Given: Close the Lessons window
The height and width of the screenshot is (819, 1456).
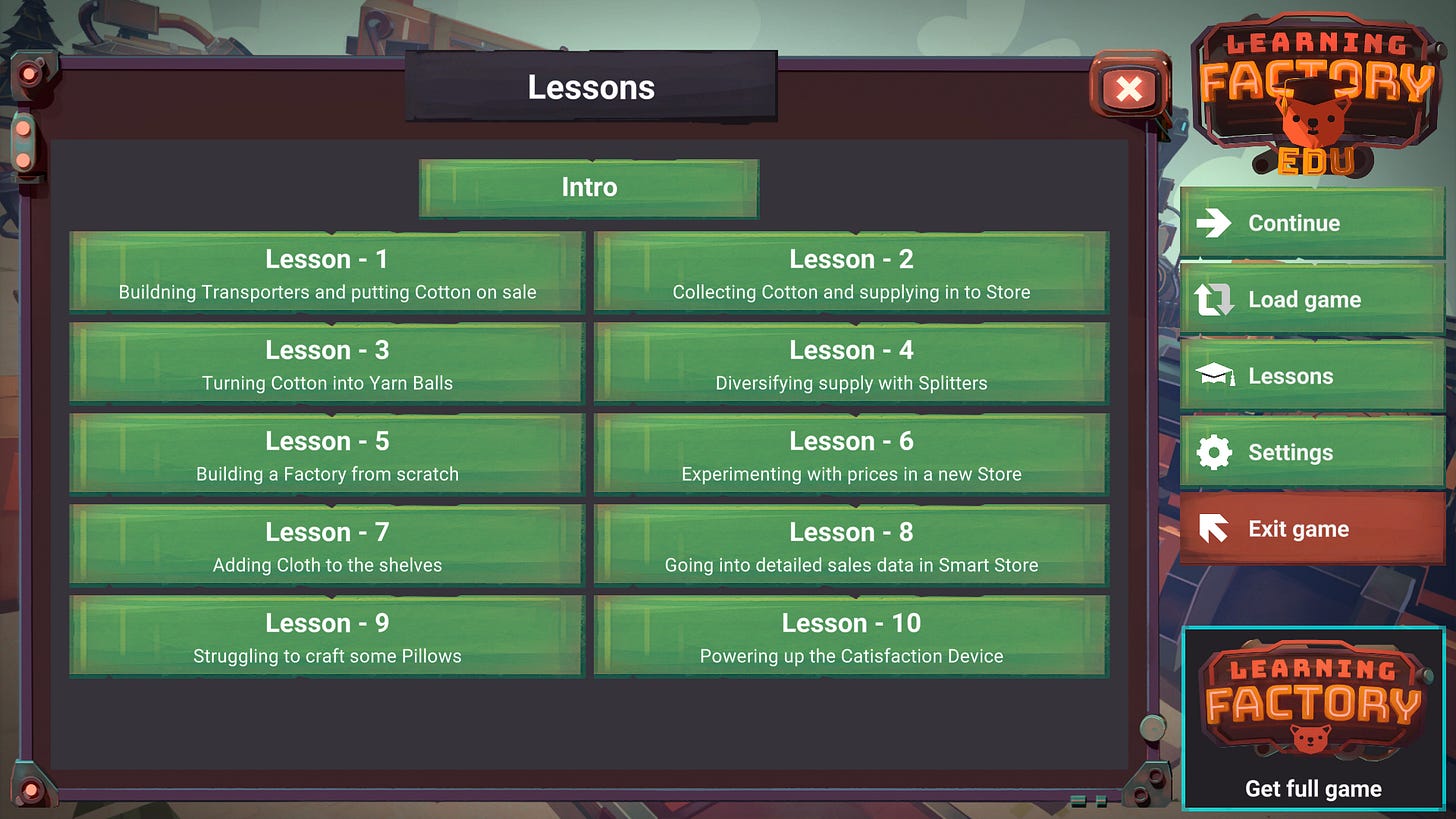Looking at the screenshot, I should (1128, 90).
